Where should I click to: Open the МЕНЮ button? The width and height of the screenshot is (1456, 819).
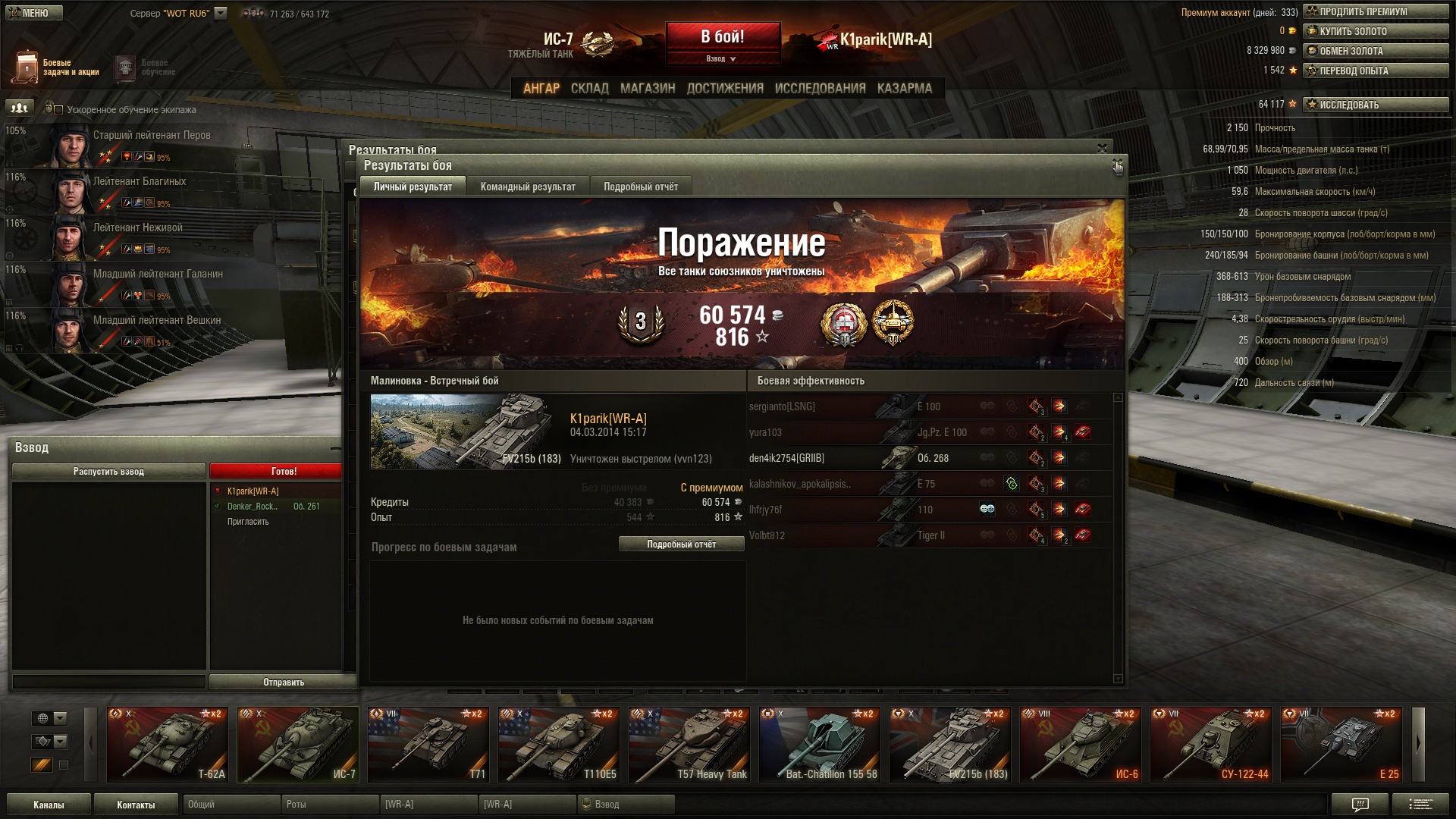pyautogui.click(x=35, y=13)
